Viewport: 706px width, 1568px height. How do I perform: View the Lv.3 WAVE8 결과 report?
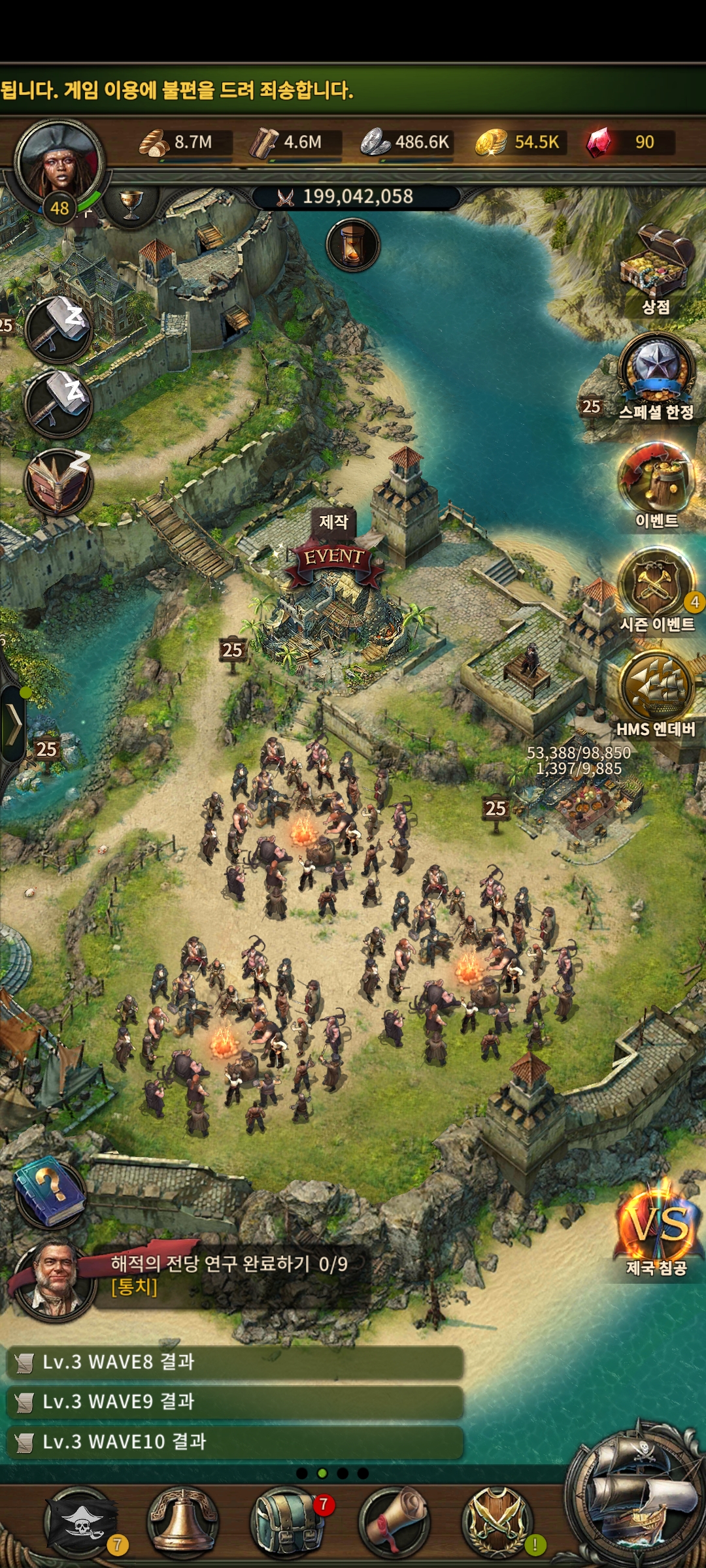coord(235,1362)
